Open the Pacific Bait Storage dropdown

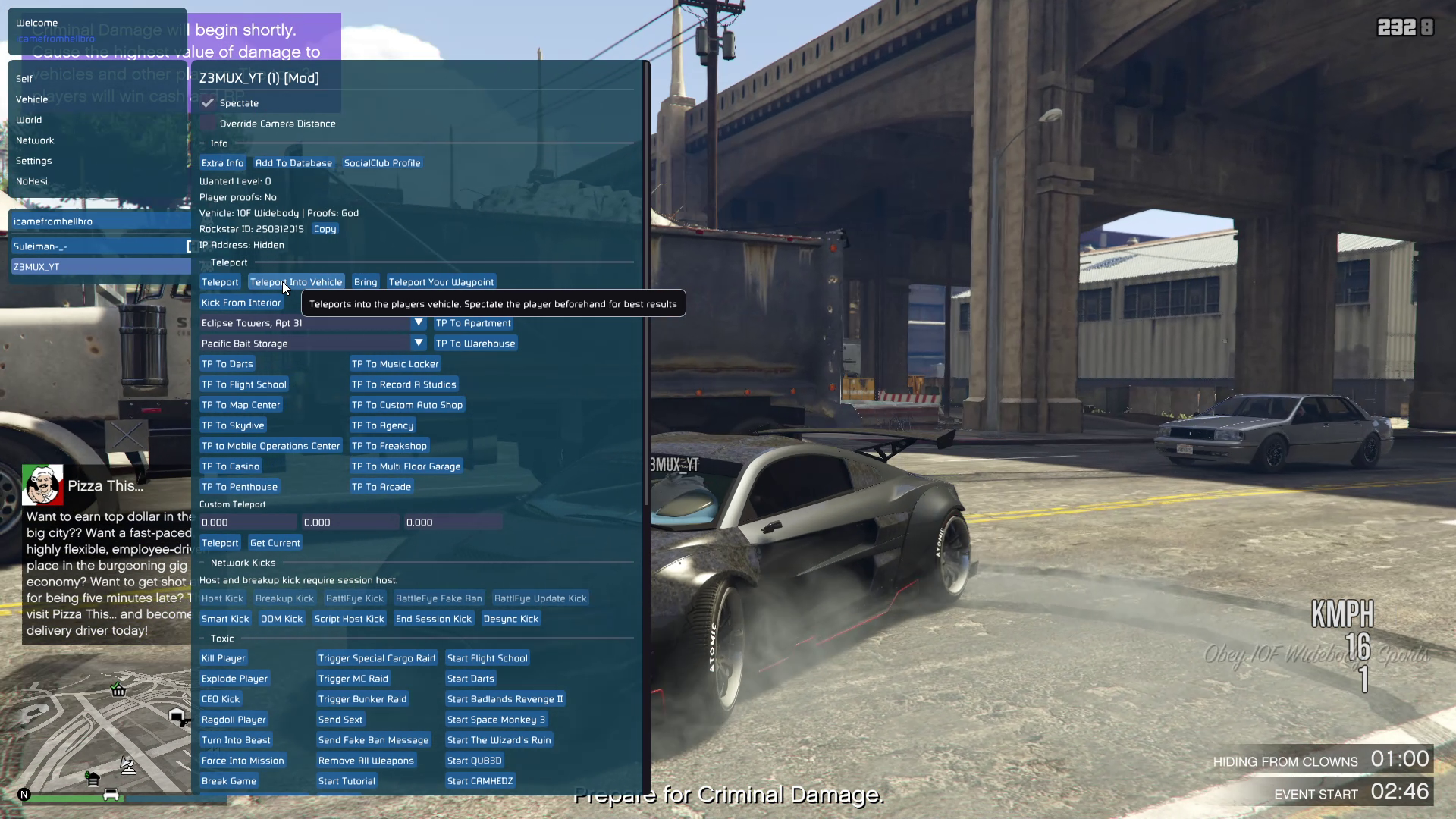[x=418, y=344]
